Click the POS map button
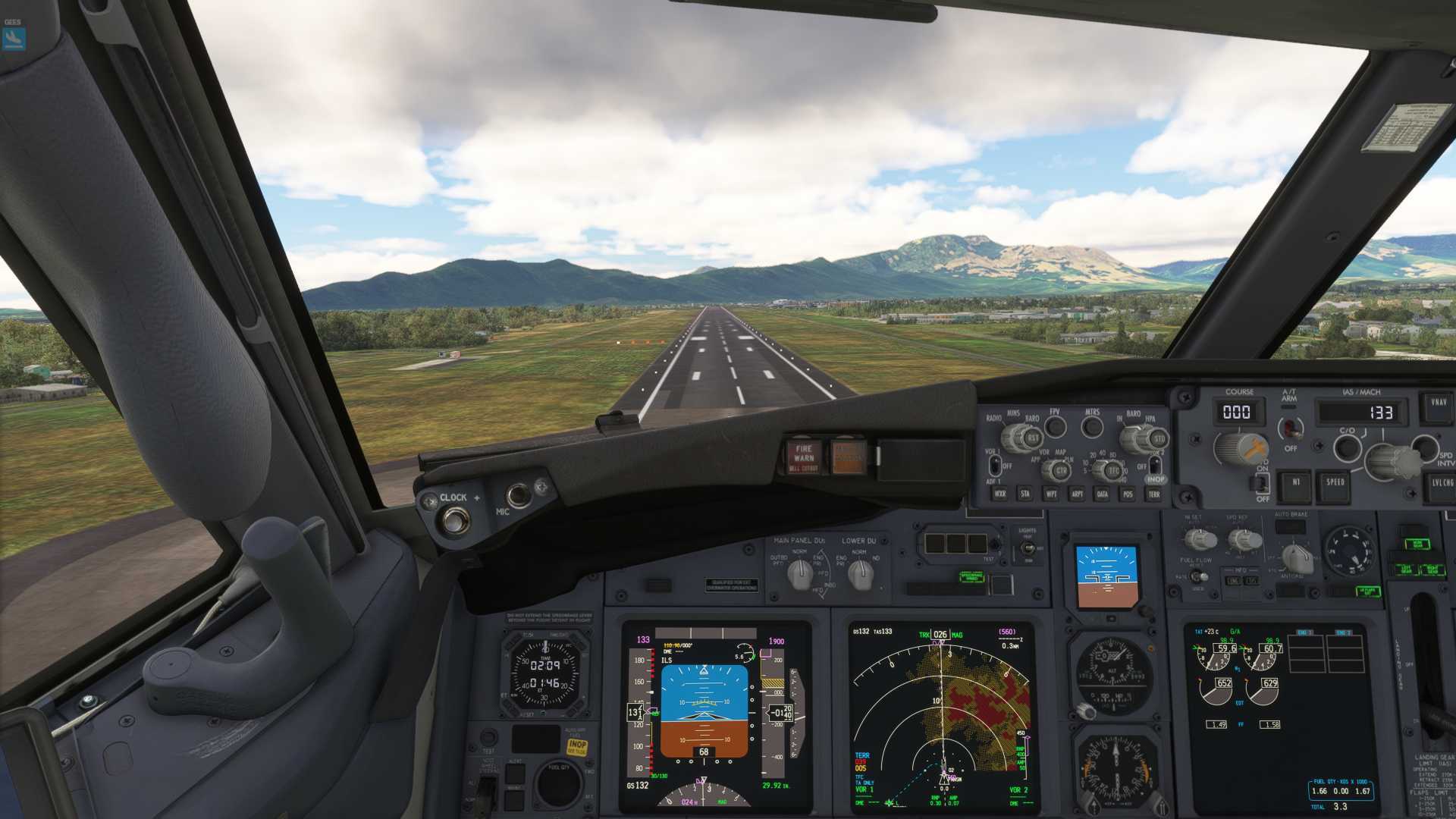Image resolution: width=1456 pixels, height=819 pixels. coord(1128,494)
